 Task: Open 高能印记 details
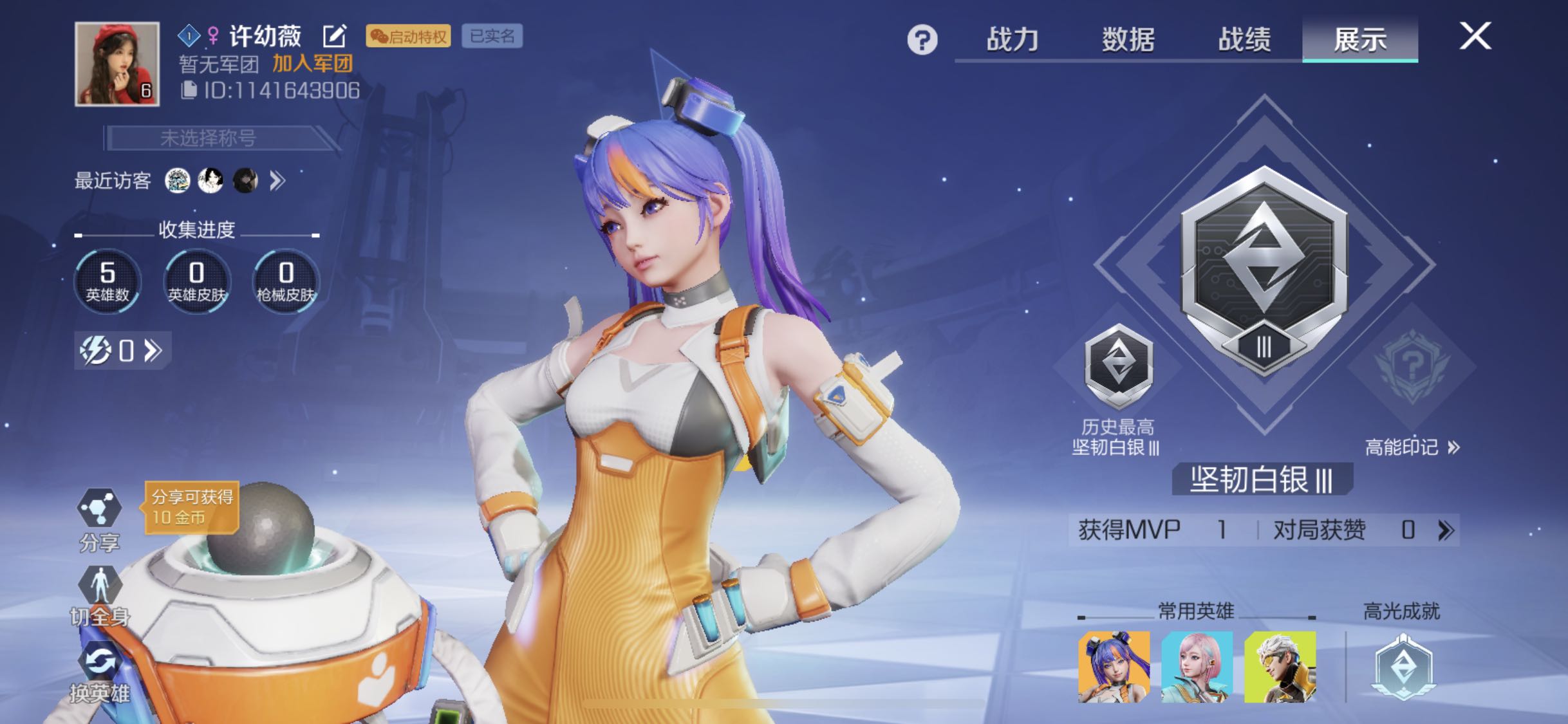click(x=1412, y=447)
